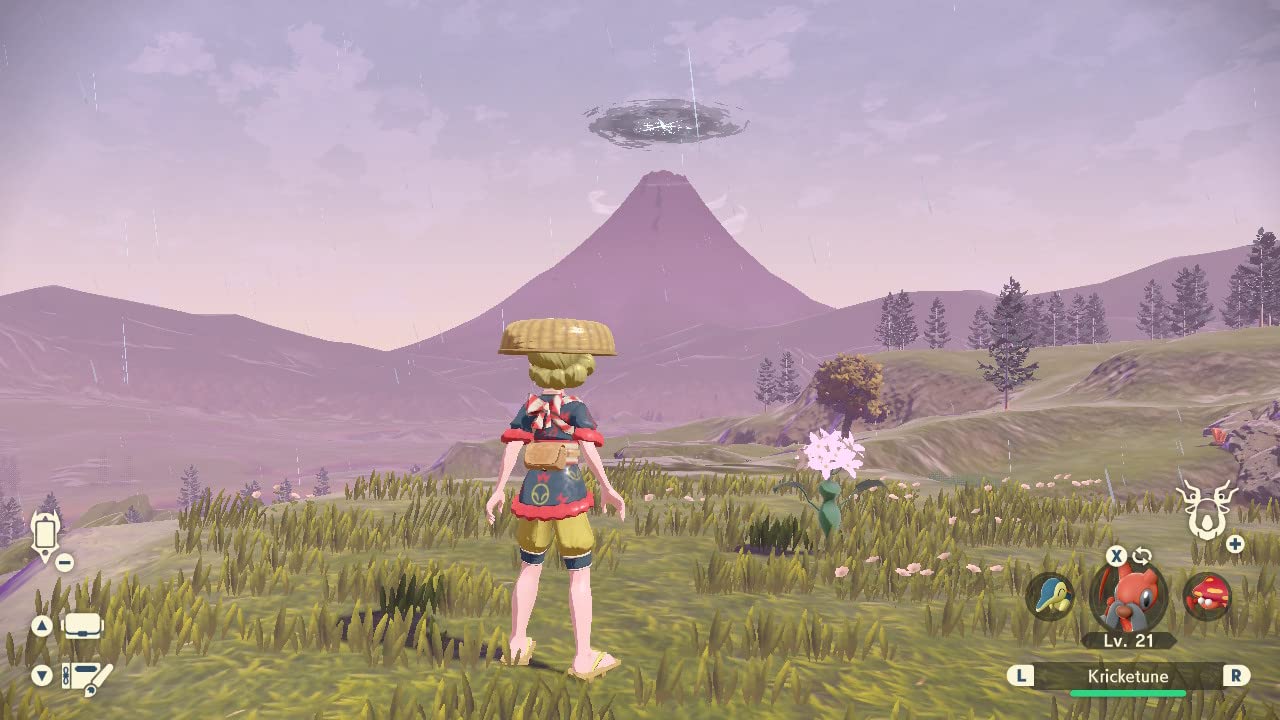Choose Parasect from the party selector
The width and height of the screenshot is (1280, 720).
1207,597
